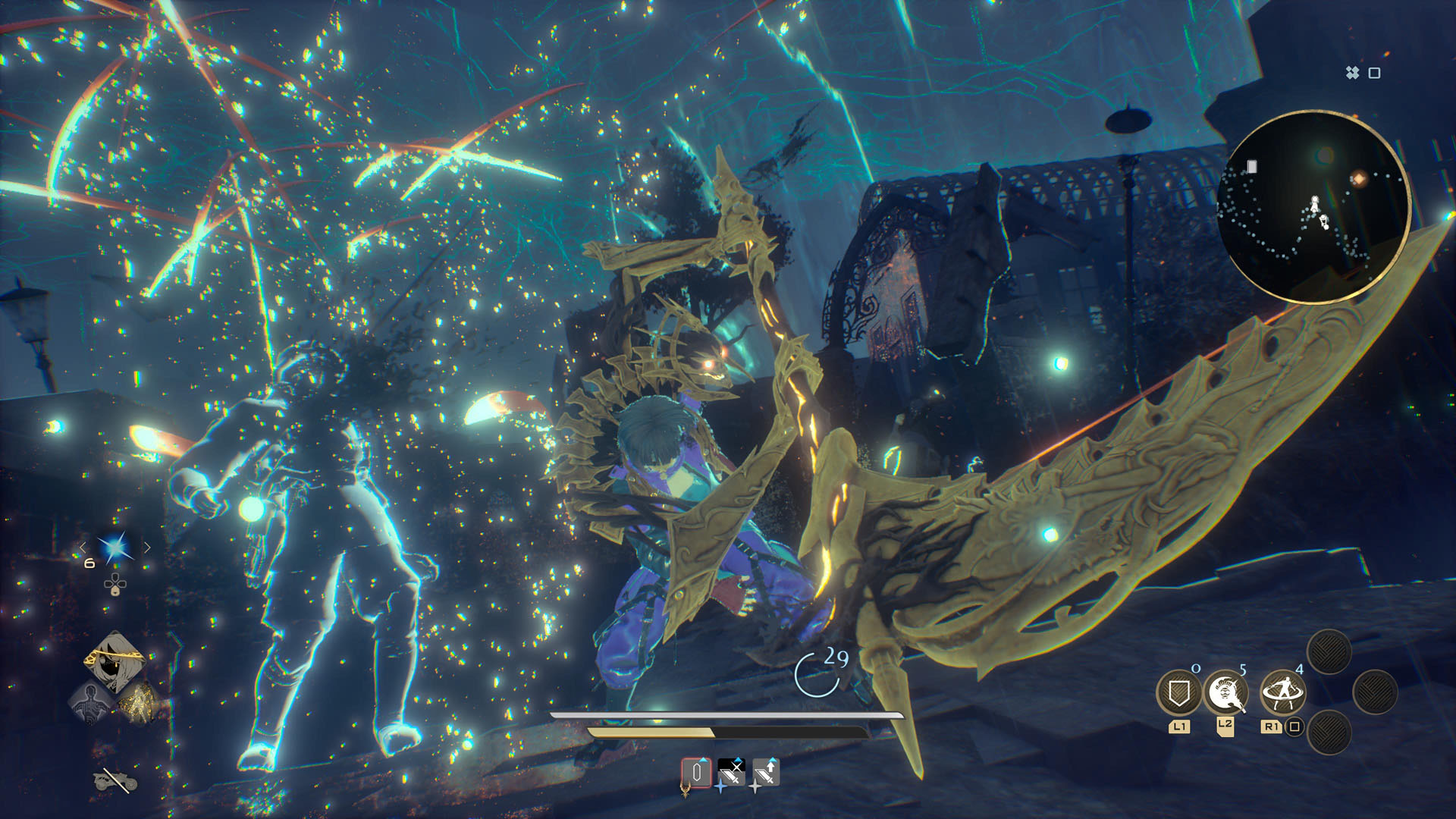Select the body armor diamond icon

89,704
